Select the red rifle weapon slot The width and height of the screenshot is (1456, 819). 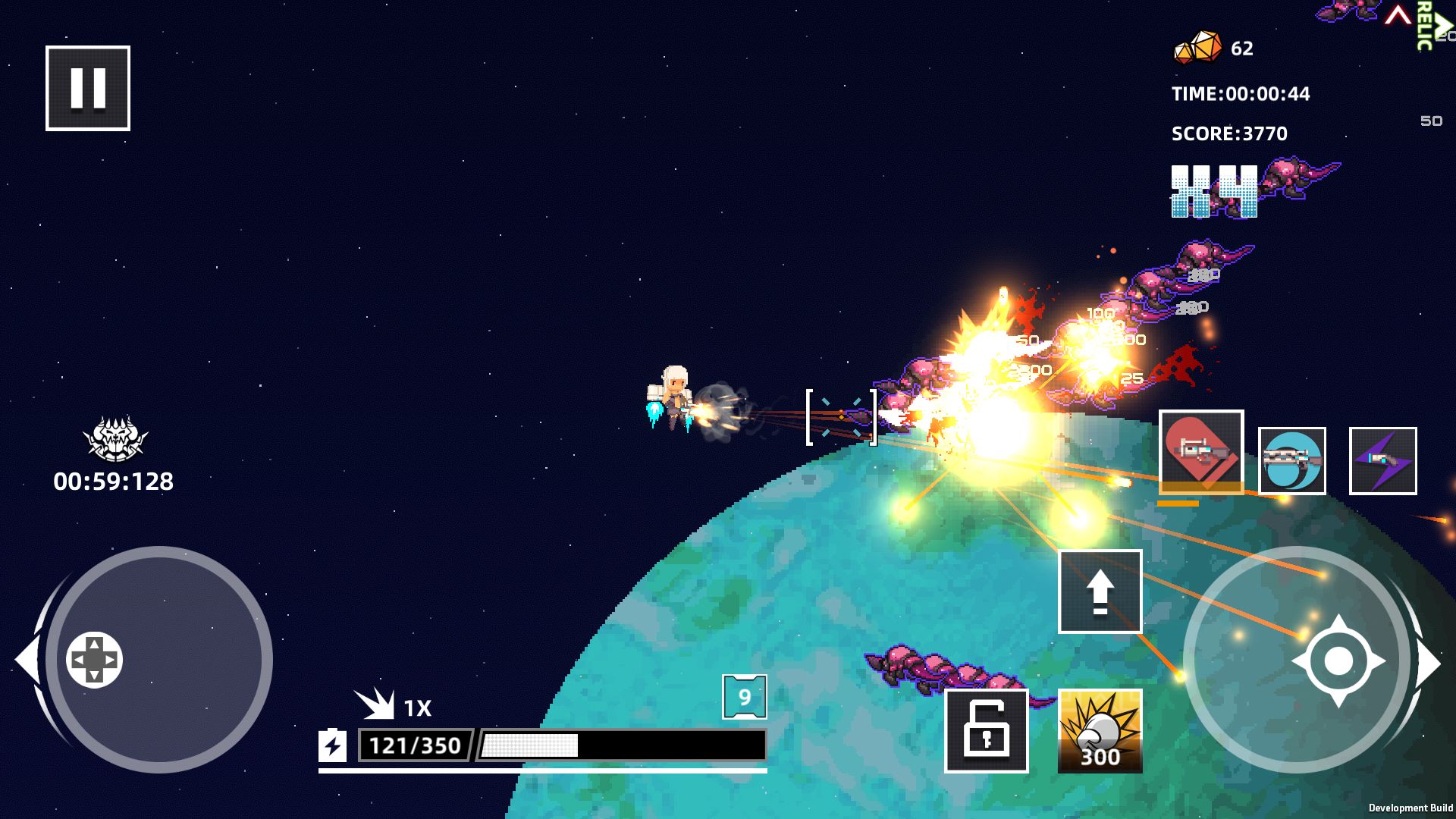(x=1200, y=452)
